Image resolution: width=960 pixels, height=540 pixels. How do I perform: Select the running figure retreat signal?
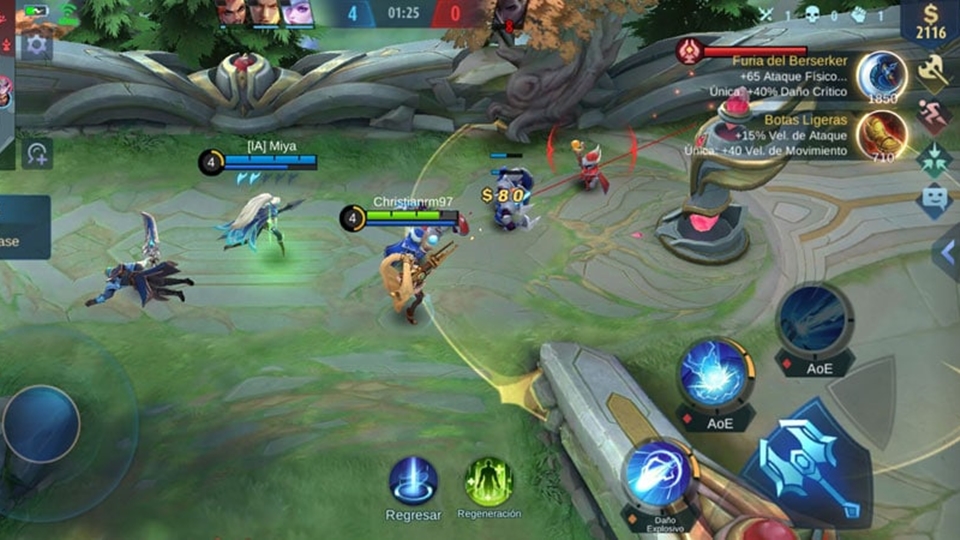click(934, 115)
